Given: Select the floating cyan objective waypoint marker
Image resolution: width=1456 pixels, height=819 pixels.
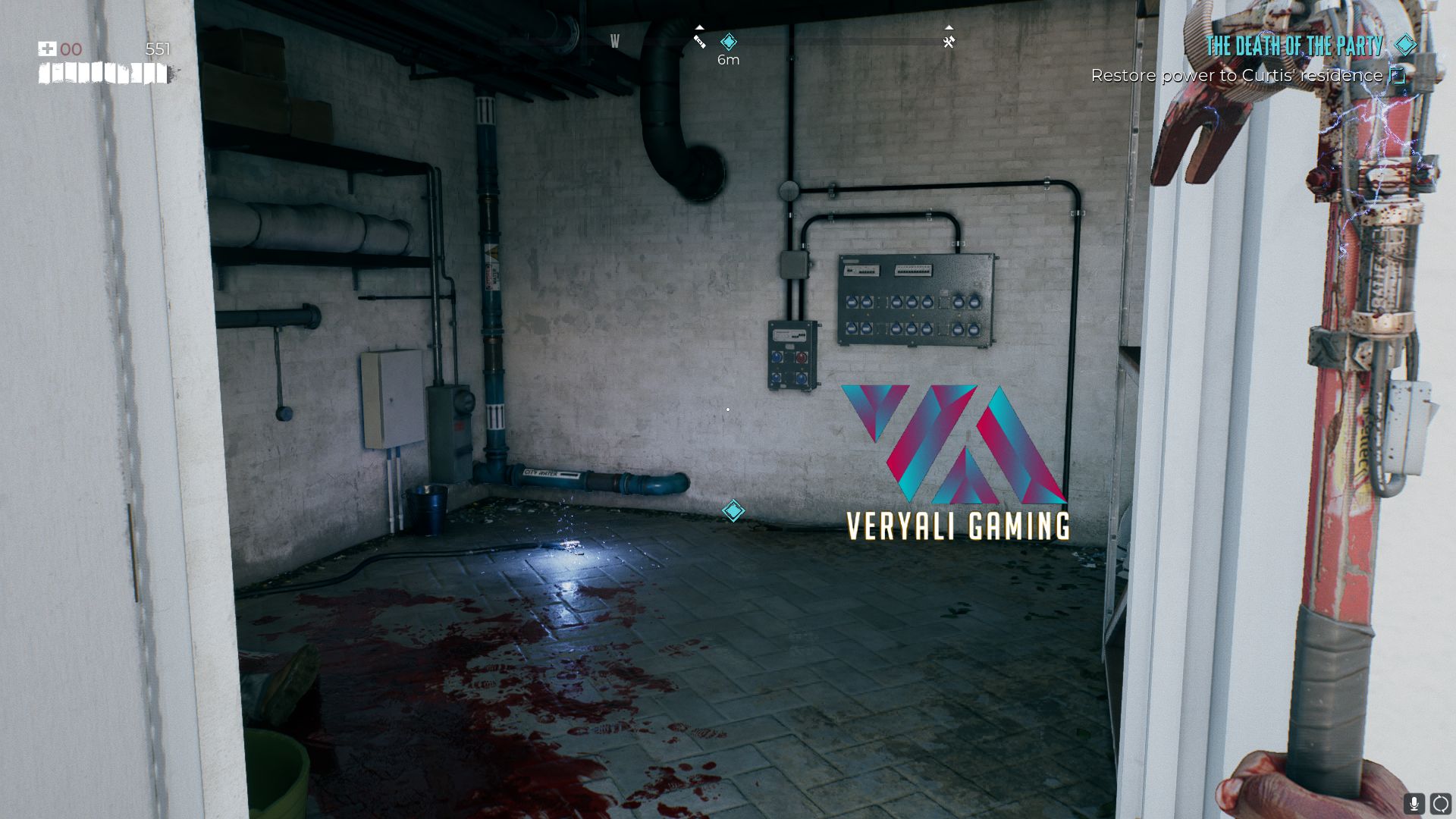Looking at the screenshot, I should 733,510.
